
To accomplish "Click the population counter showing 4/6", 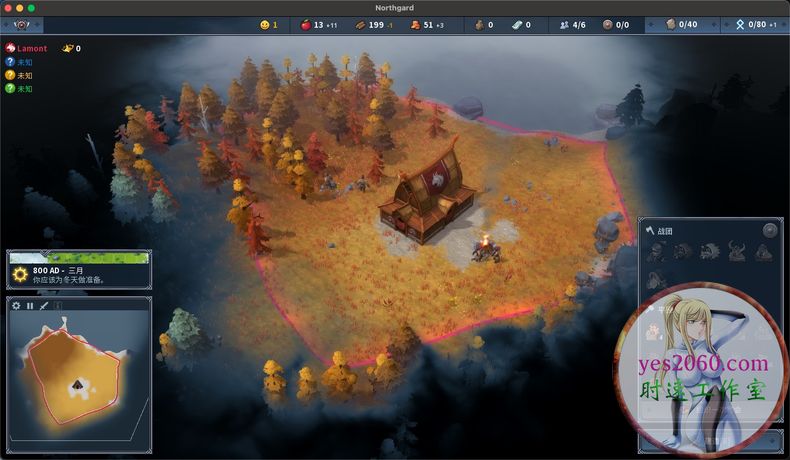I will point(572,24).
